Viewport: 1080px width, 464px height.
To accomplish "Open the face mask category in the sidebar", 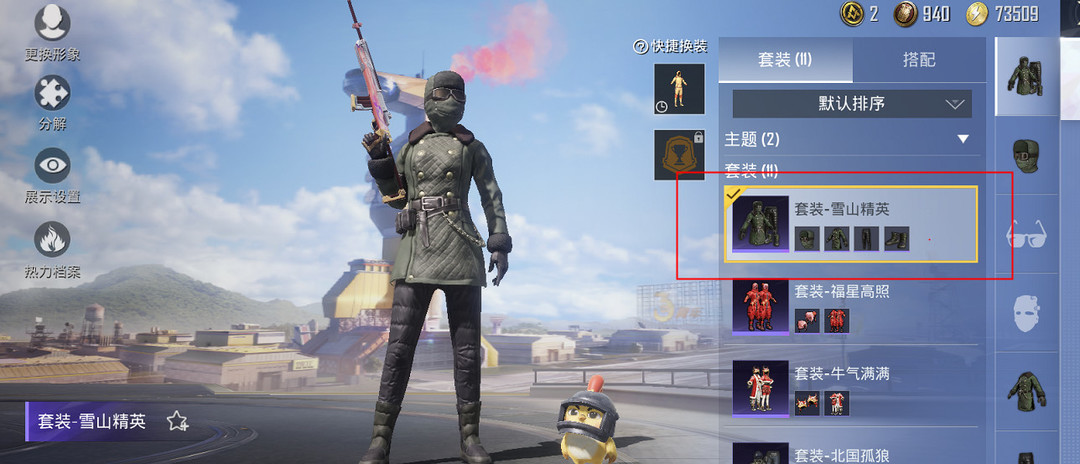I will click(x=1027, y=311).
